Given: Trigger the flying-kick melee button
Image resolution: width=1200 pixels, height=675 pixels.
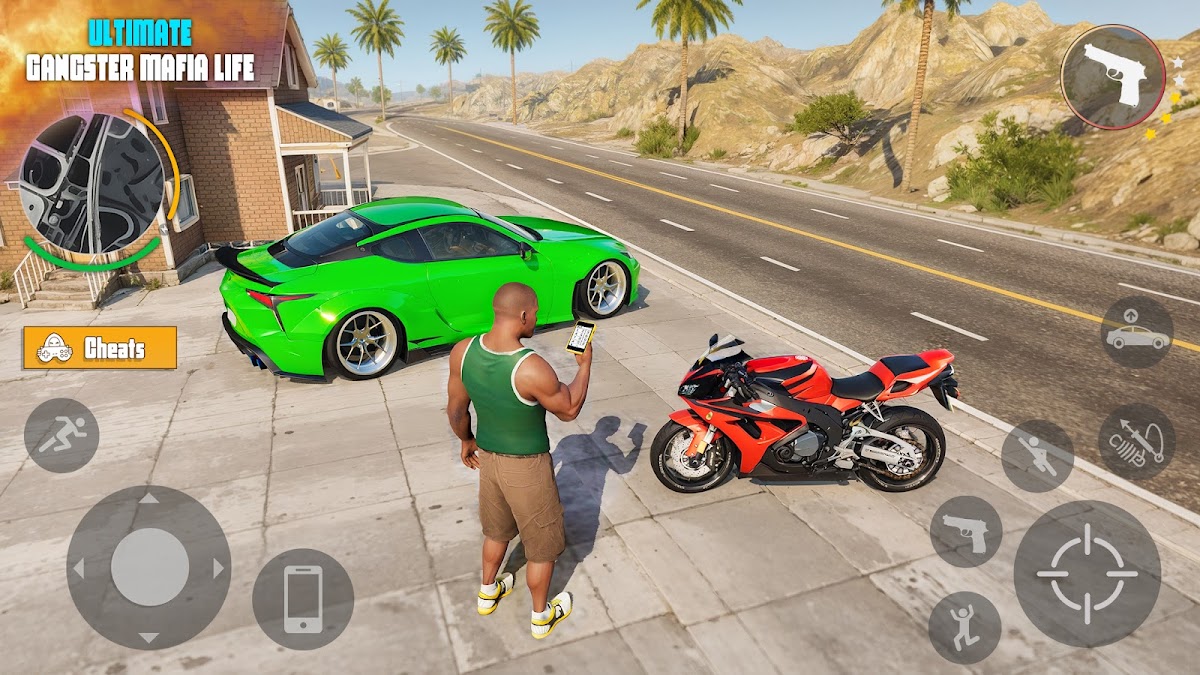Looking at the screenshot, I should (1037, 455).
